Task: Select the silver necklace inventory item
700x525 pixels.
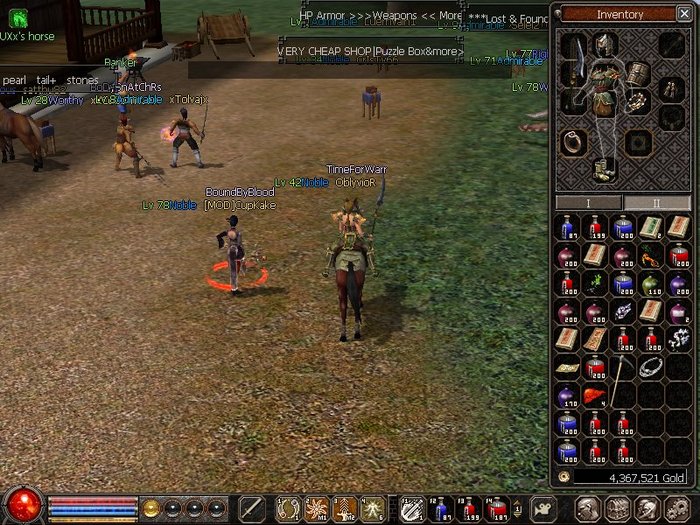Action: pos(650,367)
